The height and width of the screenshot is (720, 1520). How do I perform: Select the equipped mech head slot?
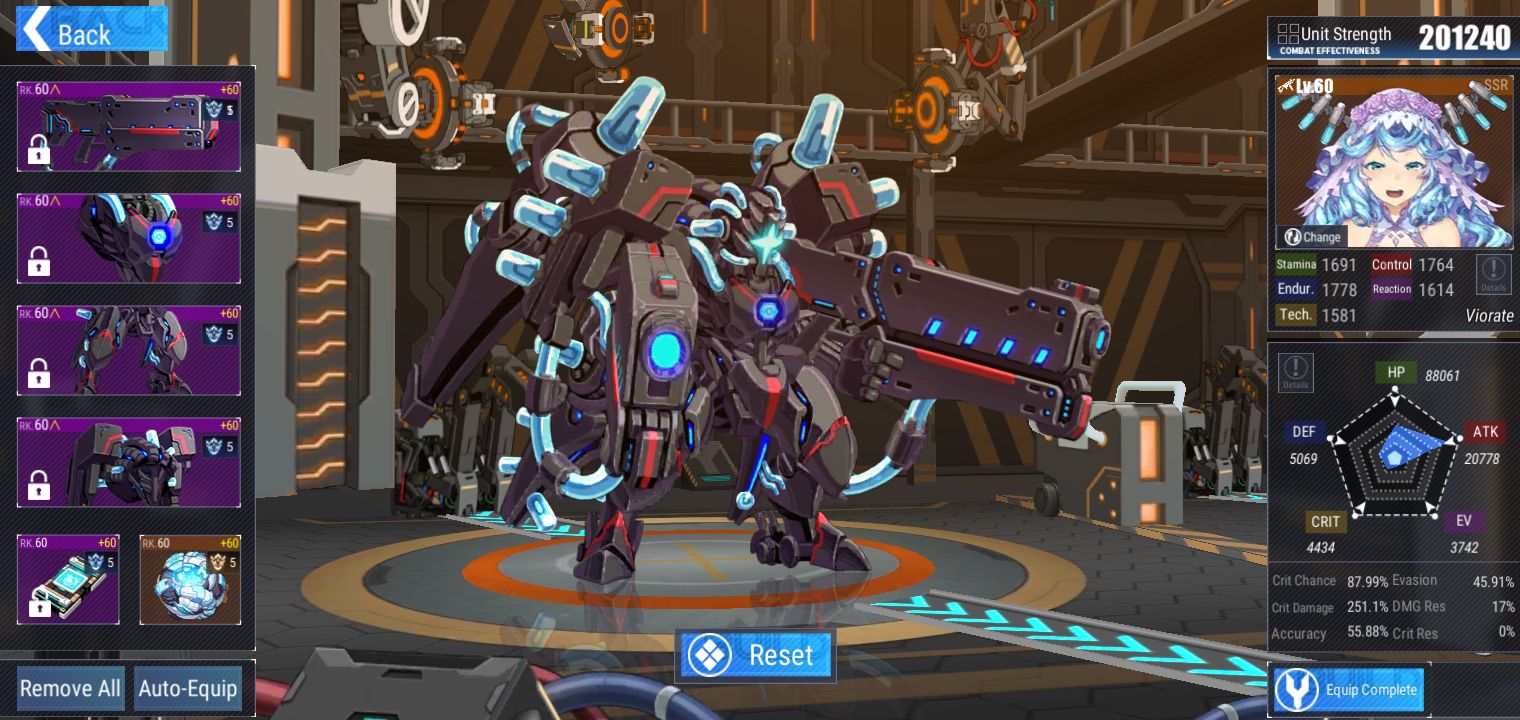tap(128, 238)
